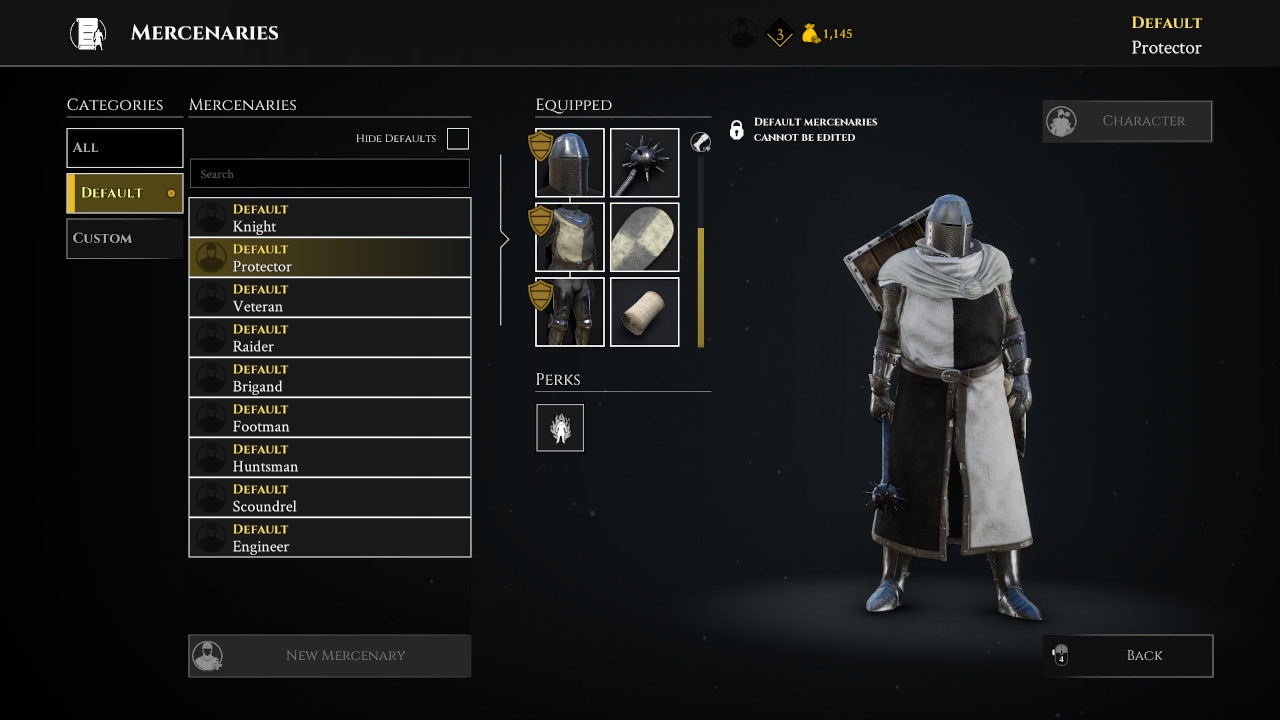Click the perk icon under Perks
The width and height of the screenshot is (1280, 720).
560,428
